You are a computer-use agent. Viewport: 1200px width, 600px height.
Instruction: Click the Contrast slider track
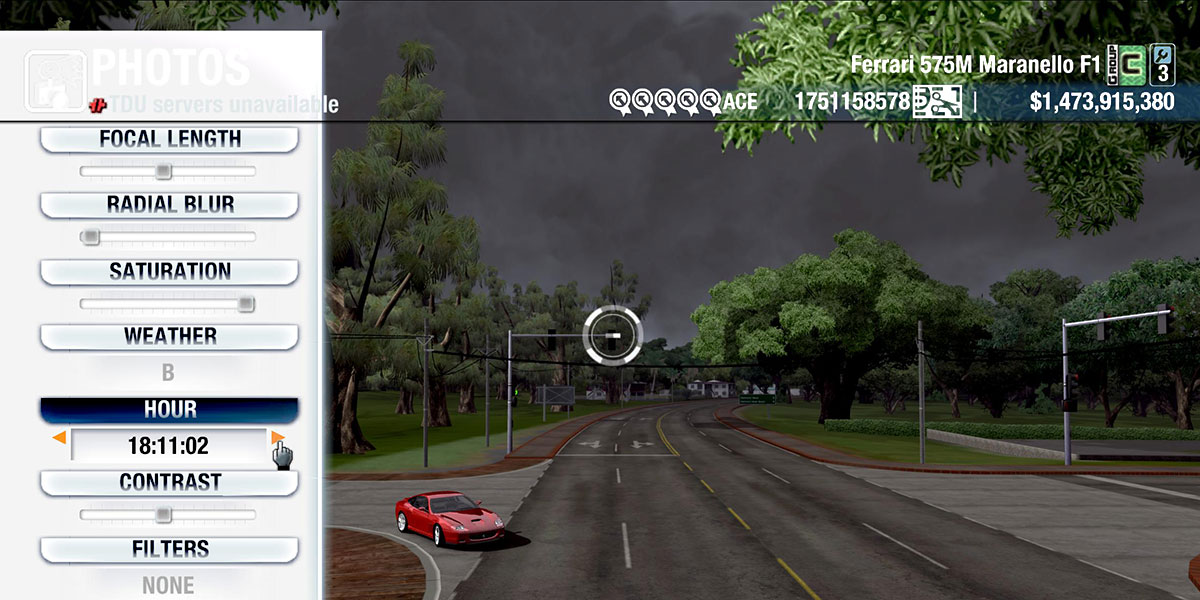click(167, 515)
